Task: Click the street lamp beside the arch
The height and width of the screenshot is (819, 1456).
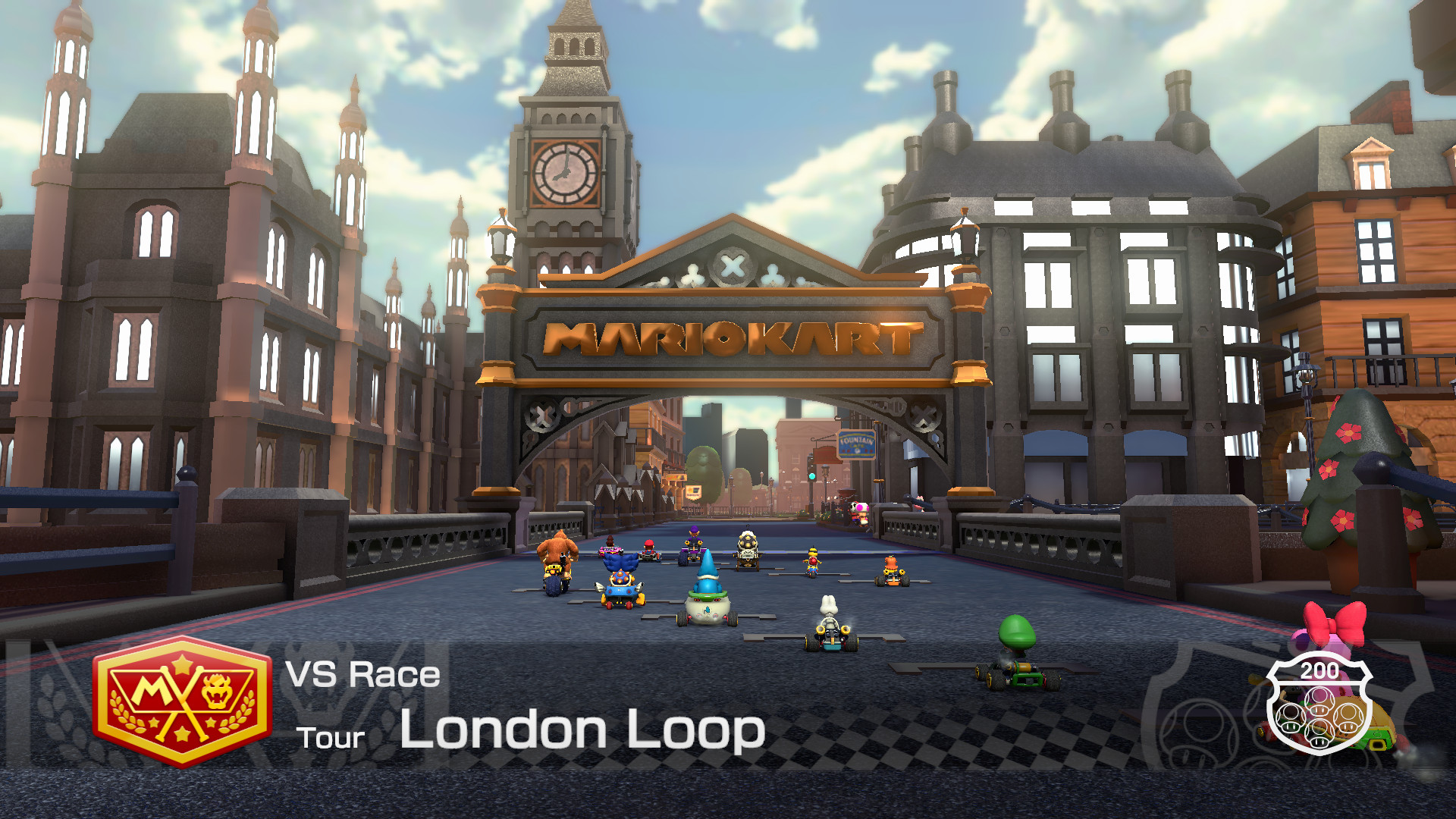Action: point(500,243)
